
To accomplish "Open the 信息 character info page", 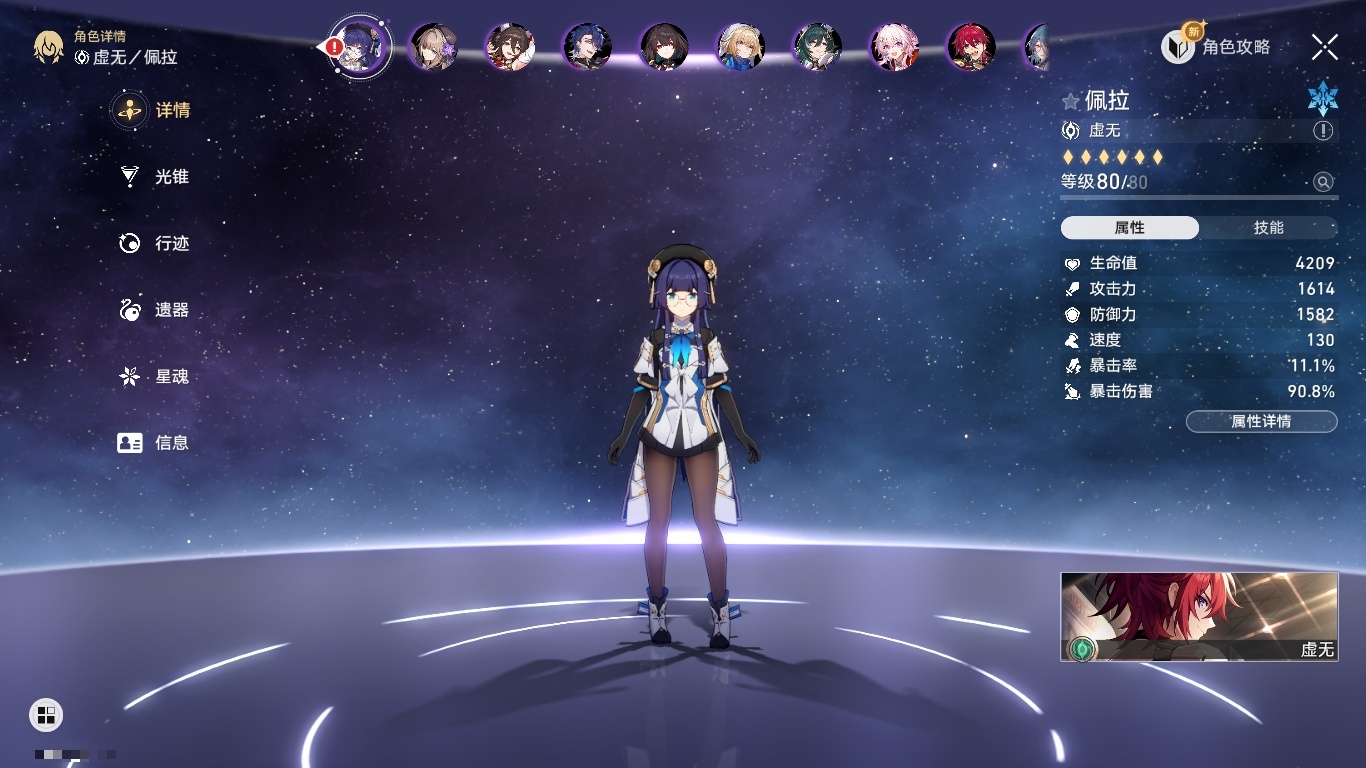I will click(155, 443).
